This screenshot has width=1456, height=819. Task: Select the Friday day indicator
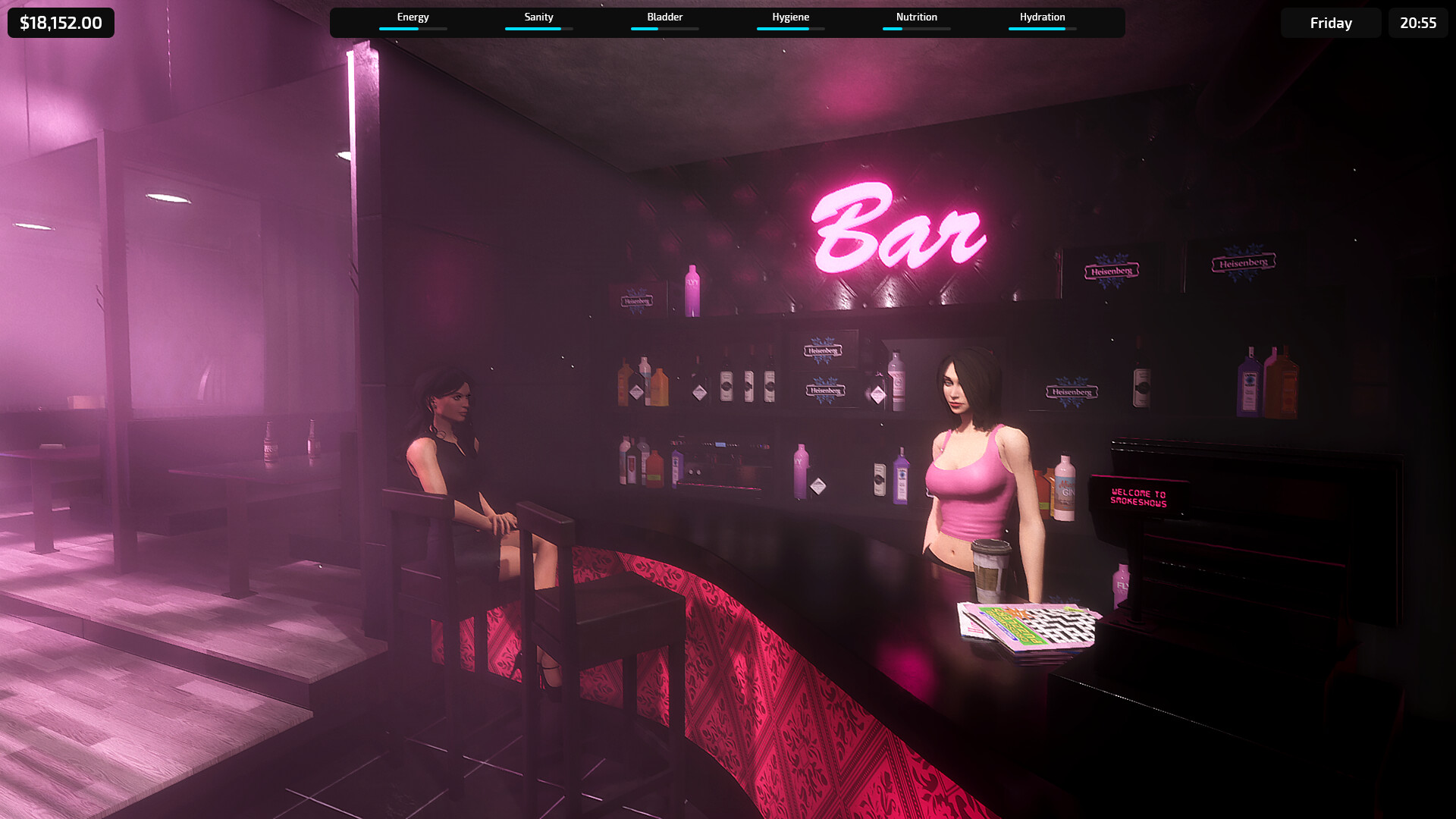[x=1331, y=23]
